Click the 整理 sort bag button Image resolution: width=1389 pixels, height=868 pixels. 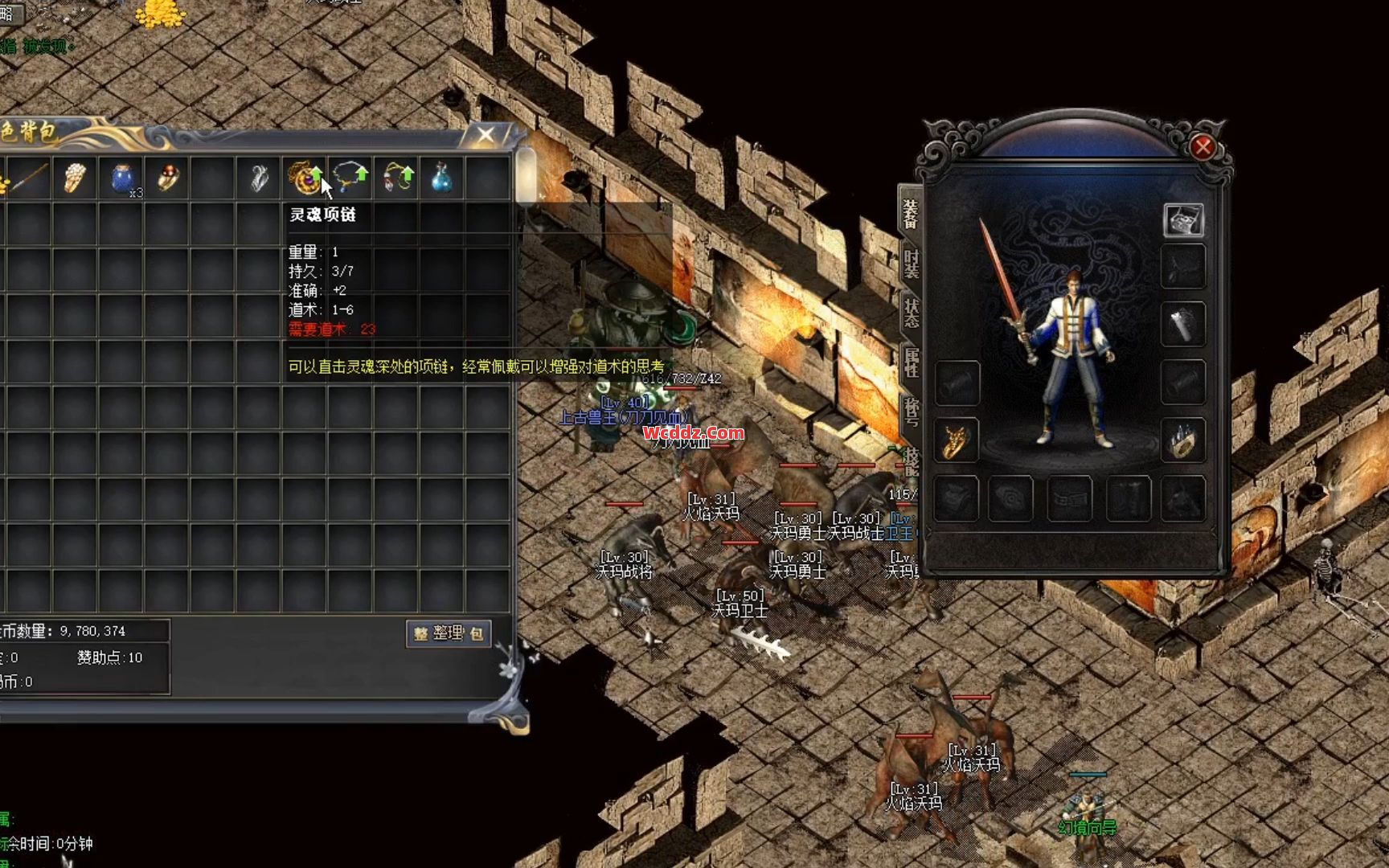pos(449,633)
